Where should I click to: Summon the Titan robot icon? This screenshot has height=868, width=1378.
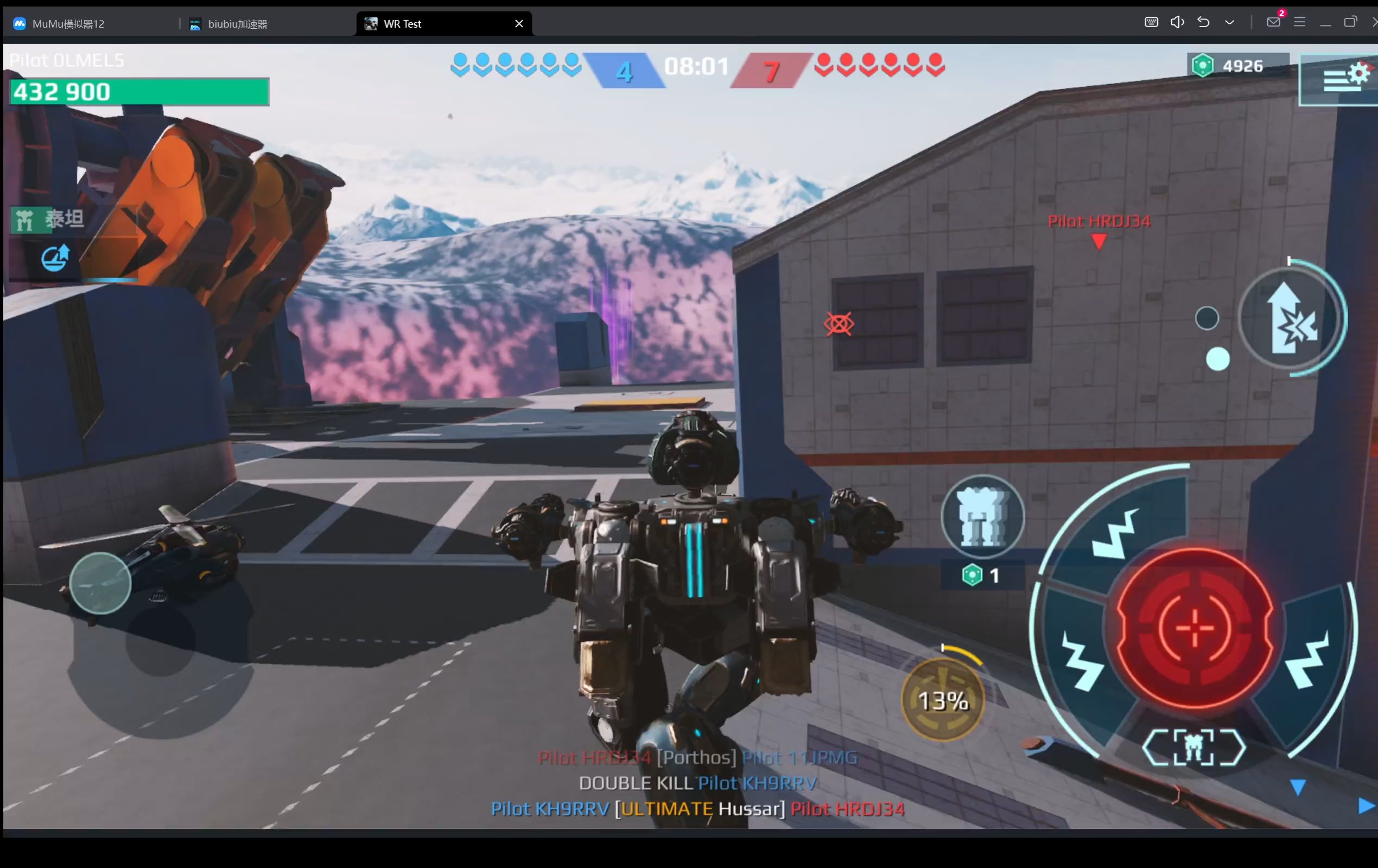(982, 516)
